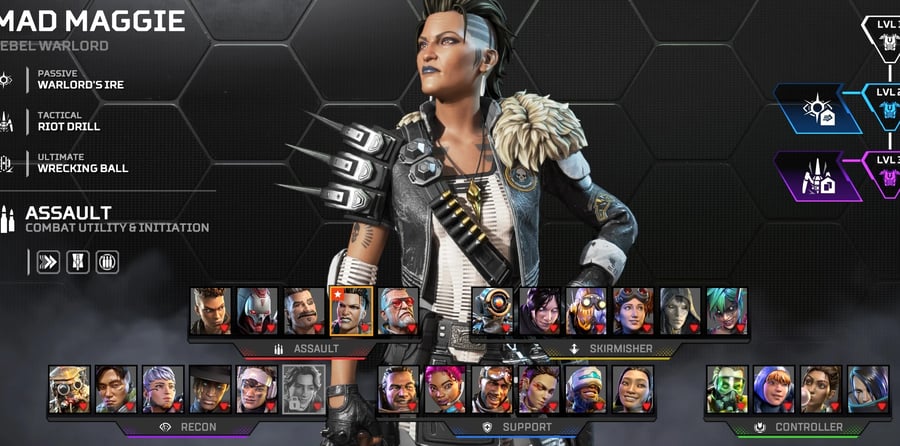Pick Fuse, the mustached Assault legend
The width and height of the screenshot is (900, 446).
(x=304, y=311)
